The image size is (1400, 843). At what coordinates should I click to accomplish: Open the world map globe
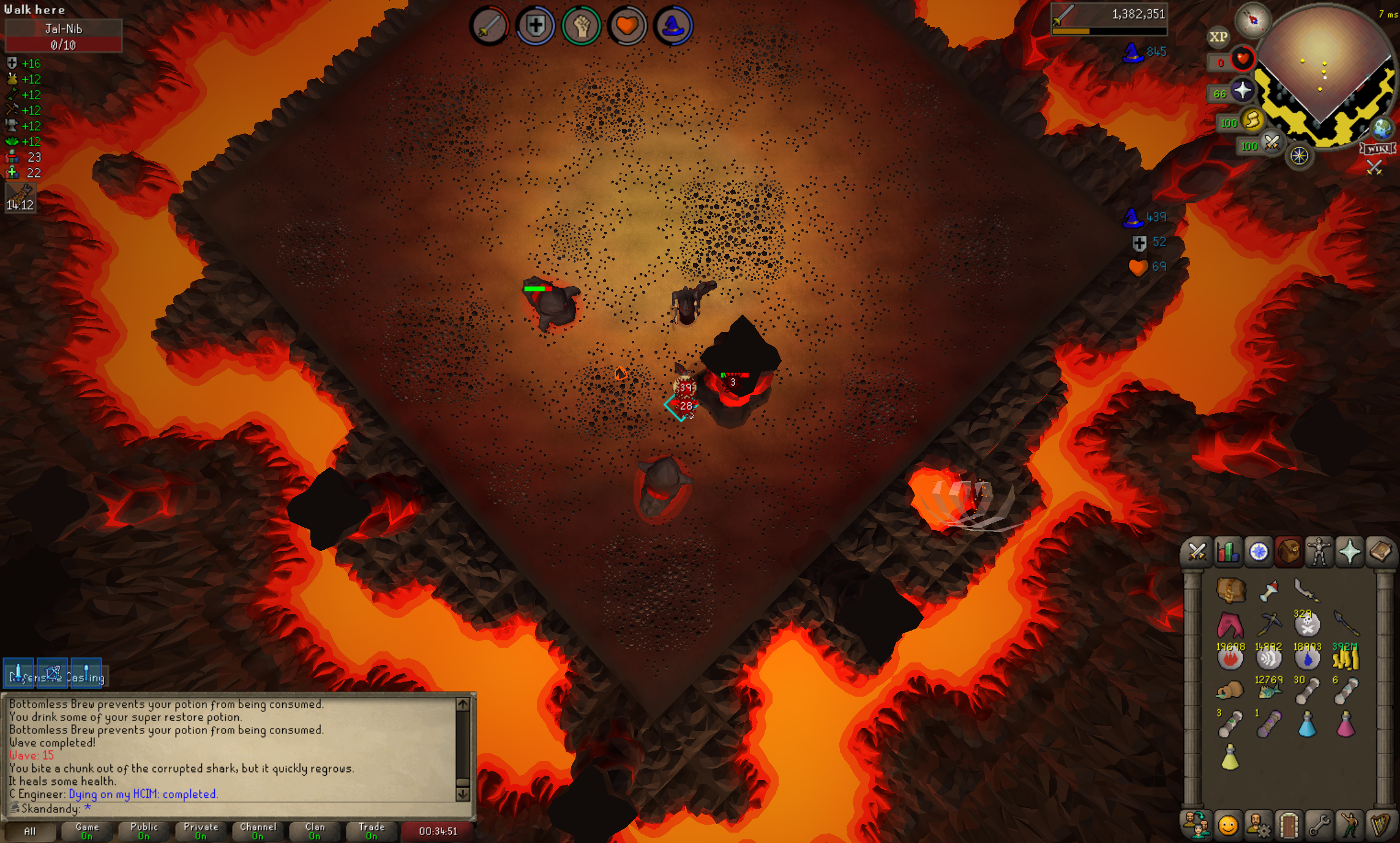1382,129
